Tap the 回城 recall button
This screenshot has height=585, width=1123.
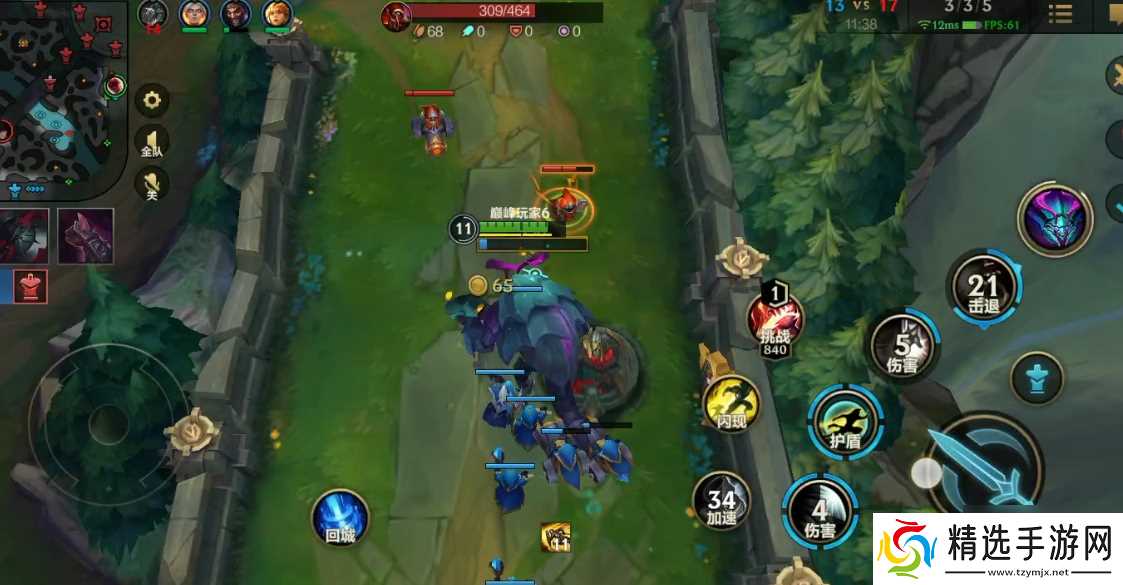click(x=340, y=517)
